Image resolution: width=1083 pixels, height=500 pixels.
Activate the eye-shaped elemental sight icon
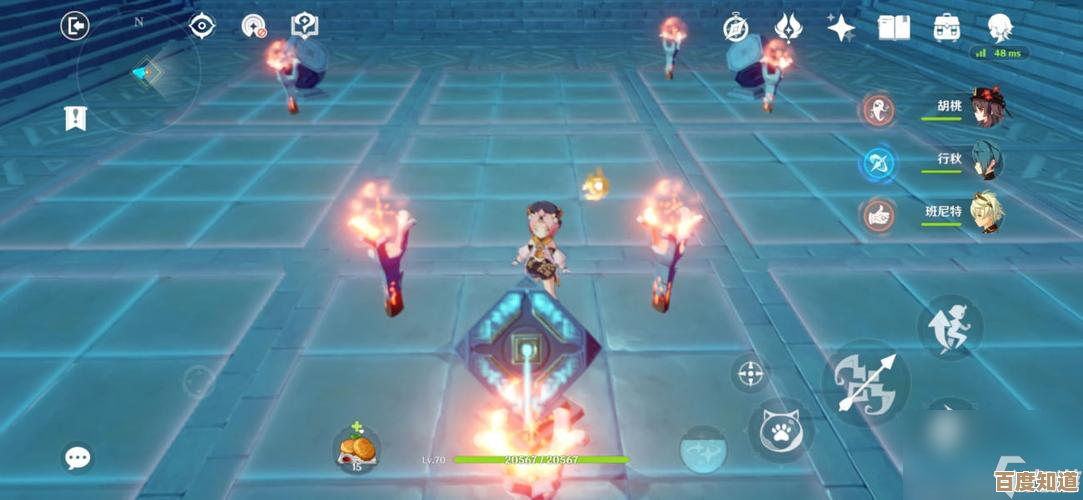tap(203, 26)
